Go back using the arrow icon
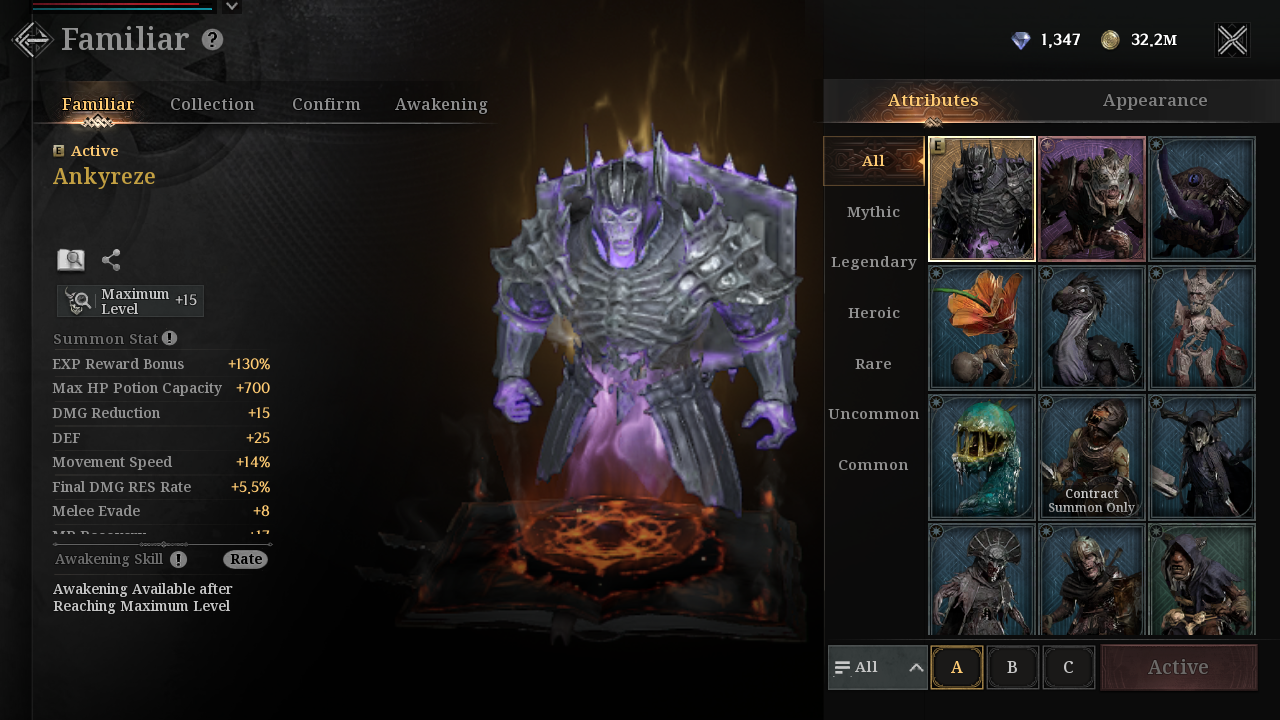Viewport: 1280px width, 720px height. tap(31, 40)
